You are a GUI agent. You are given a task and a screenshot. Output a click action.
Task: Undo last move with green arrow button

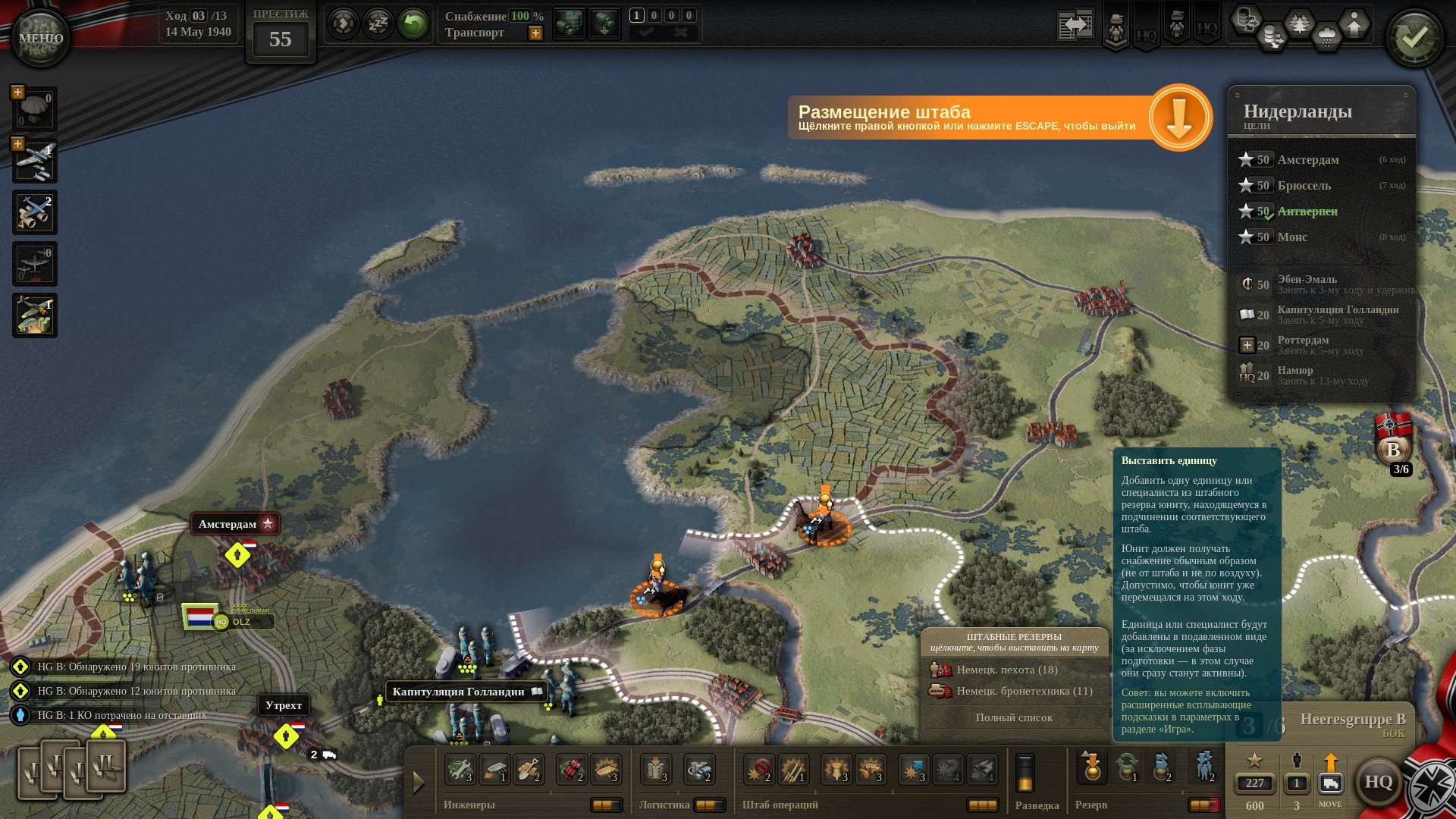[x=413, y=24]
